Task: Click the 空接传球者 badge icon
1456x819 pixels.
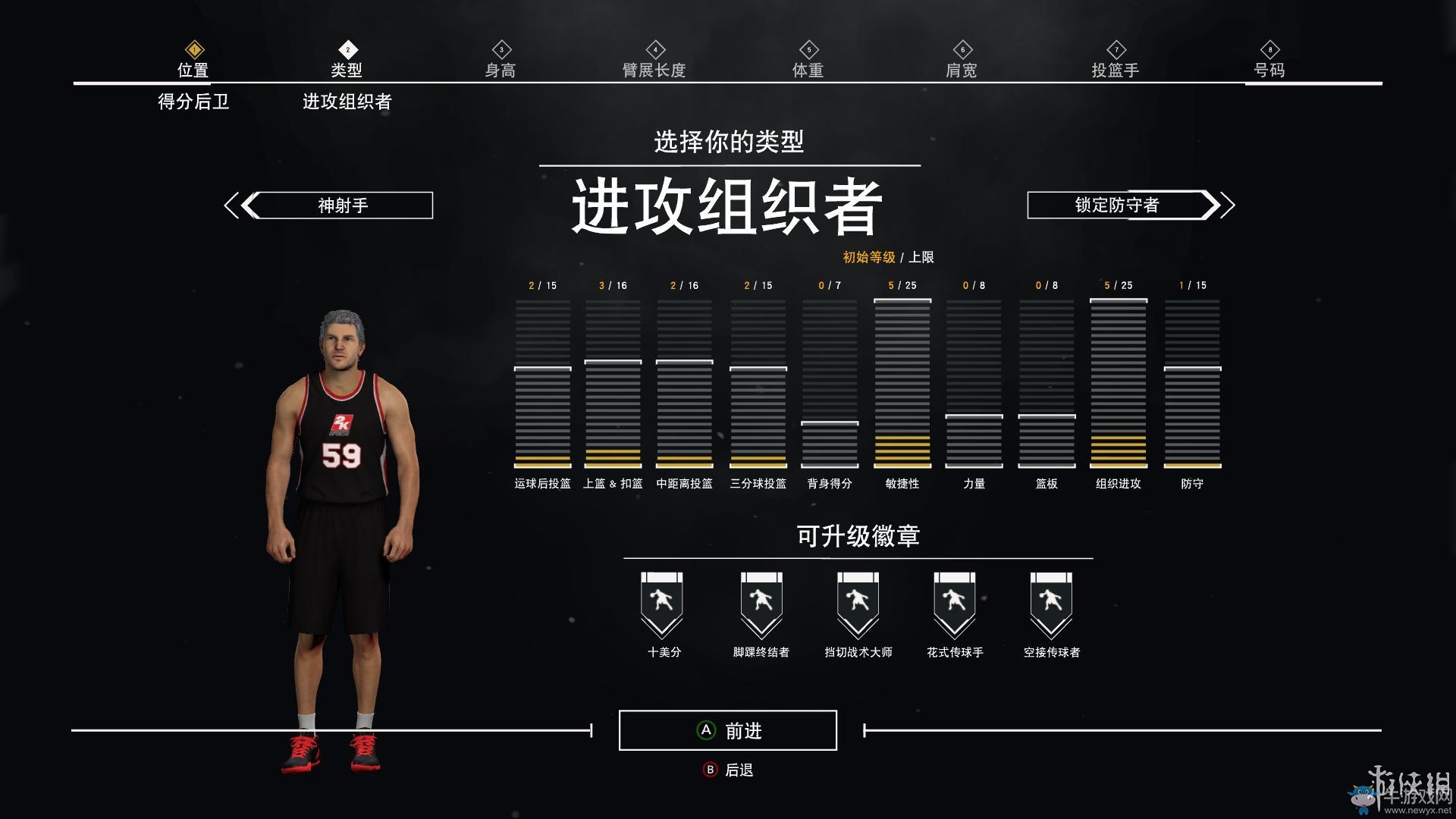Action: tap(1049, 603)
